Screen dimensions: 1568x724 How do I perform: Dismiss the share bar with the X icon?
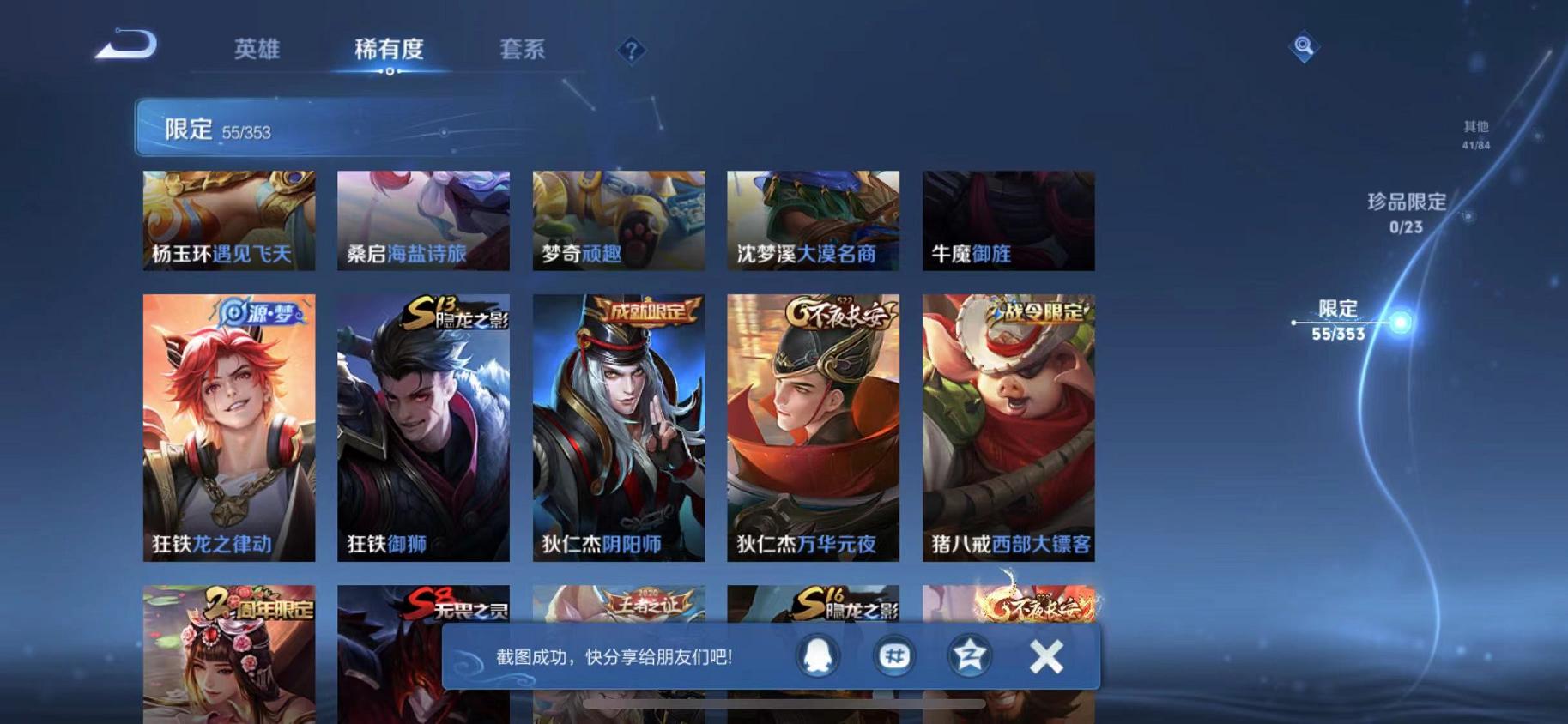pyautogui.click(x=1045, y=655)
